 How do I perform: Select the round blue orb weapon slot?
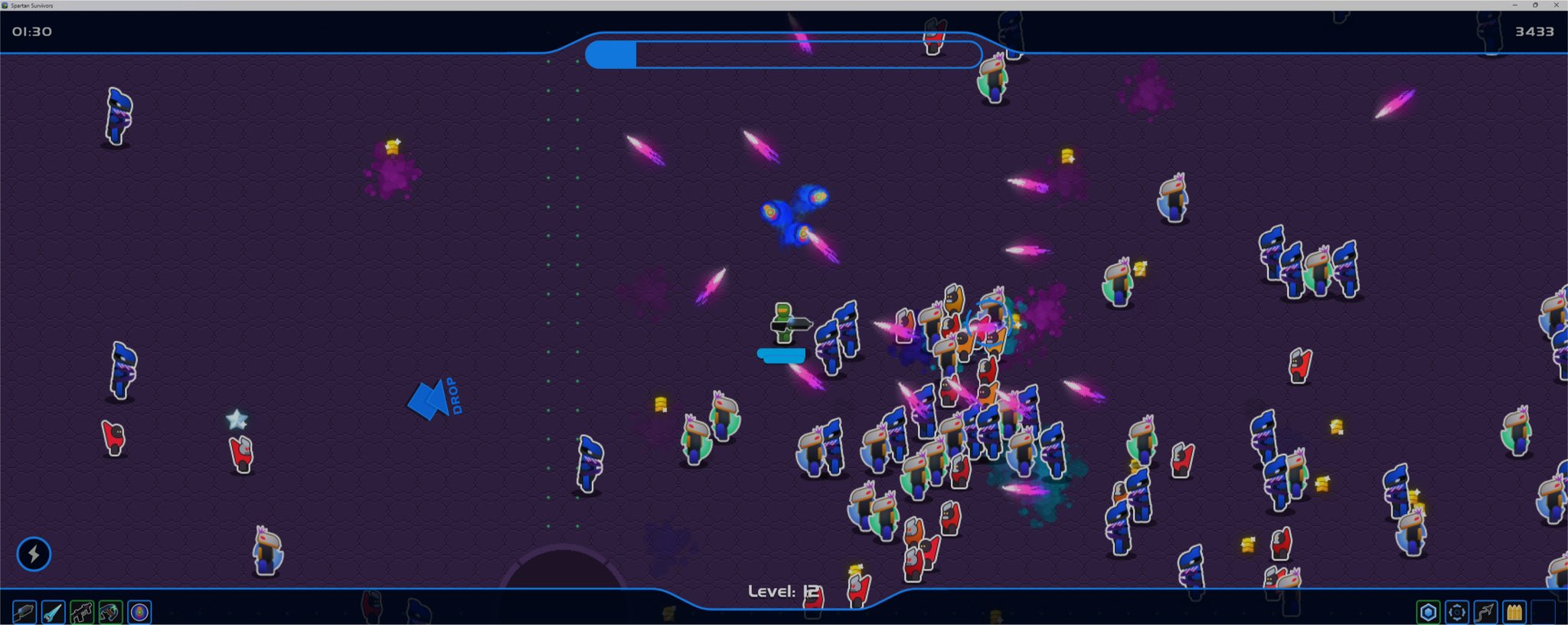tap(139, 612)
